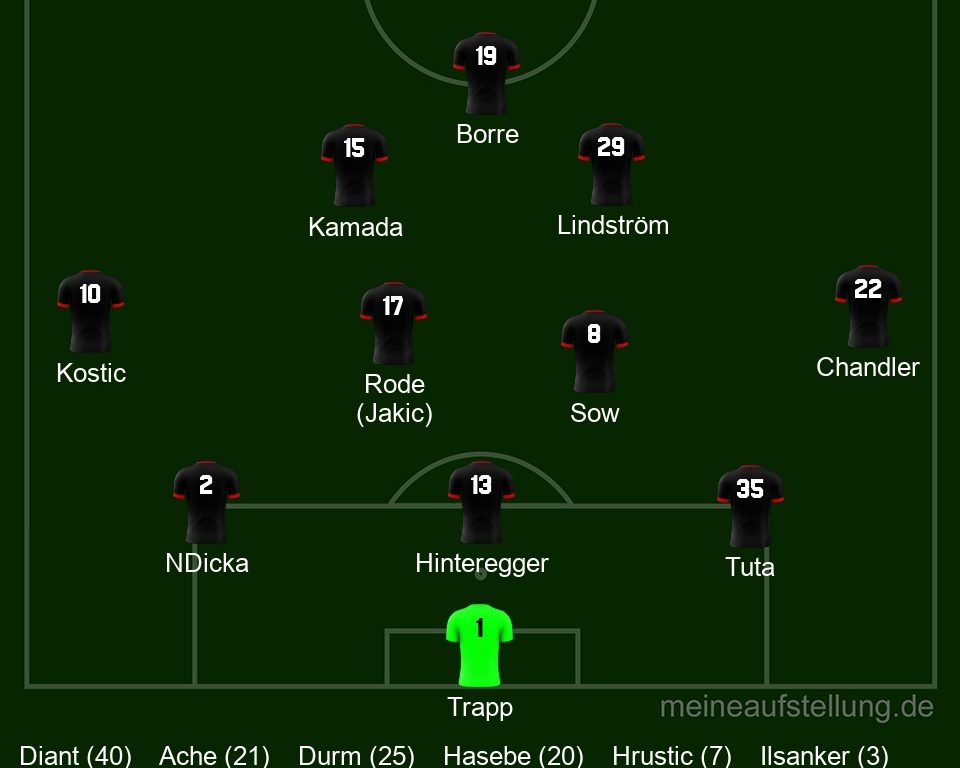Select Sow's number 8 shirt
Image resolution: width=960 pixels, height=768 pixels.
click(x=594, y=350)
